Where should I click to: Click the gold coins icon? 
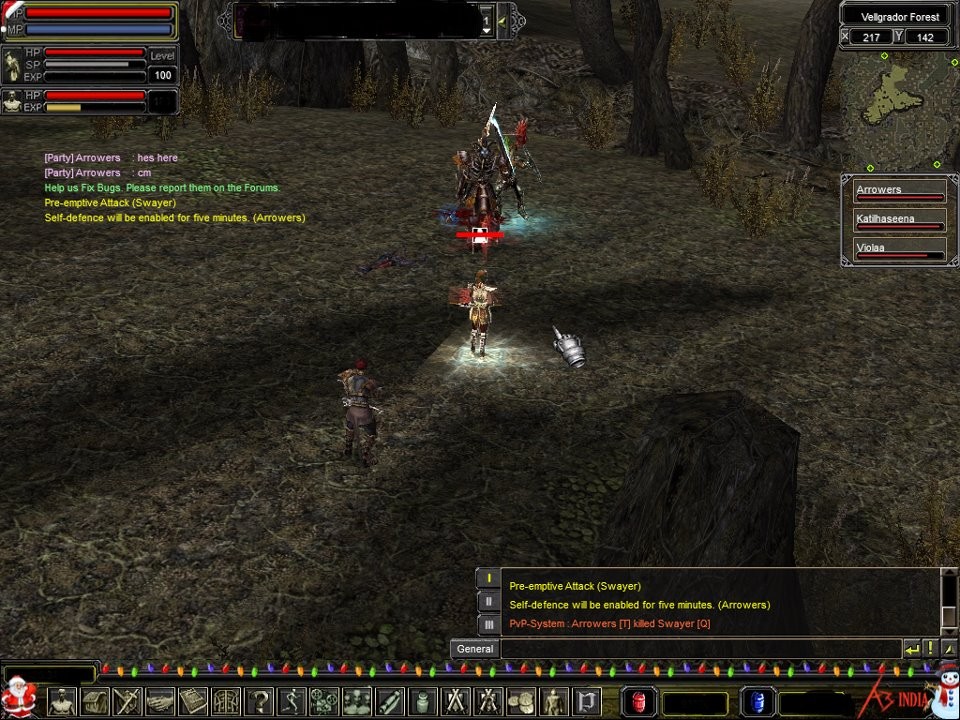(x=521, y=701)
